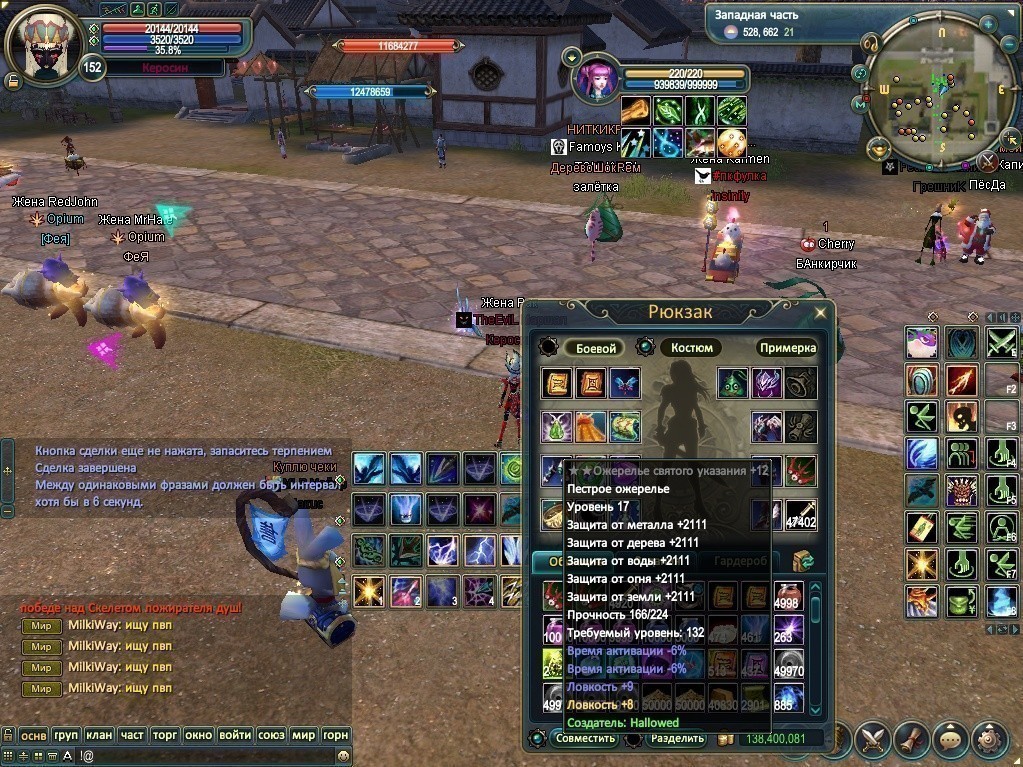This screenshot has height=767, width=1023.
Task: Open the Примерка fitting preview
Action: 787,348
